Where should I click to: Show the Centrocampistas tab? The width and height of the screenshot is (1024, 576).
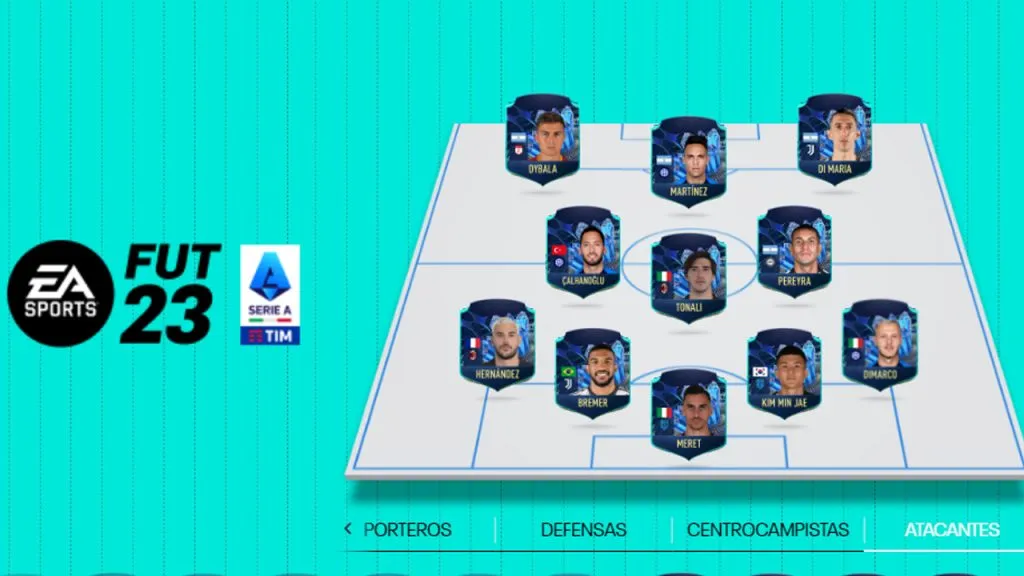[x=767, y=529]
